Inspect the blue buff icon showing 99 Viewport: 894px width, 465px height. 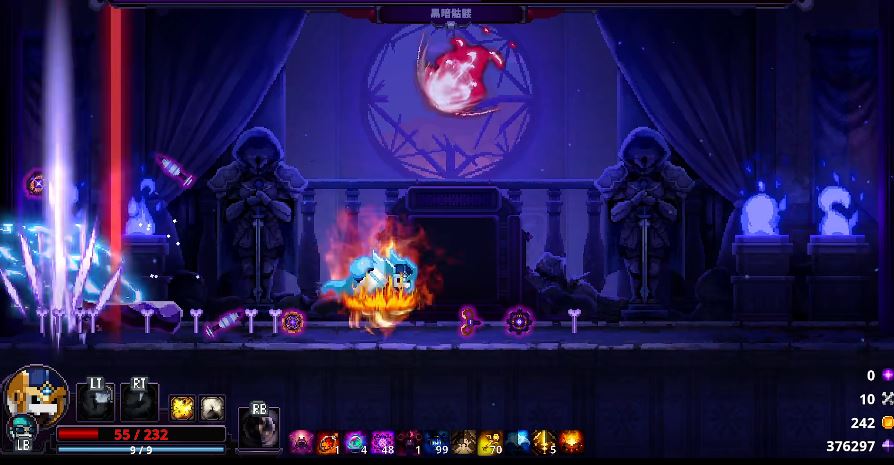click(436, 440)
